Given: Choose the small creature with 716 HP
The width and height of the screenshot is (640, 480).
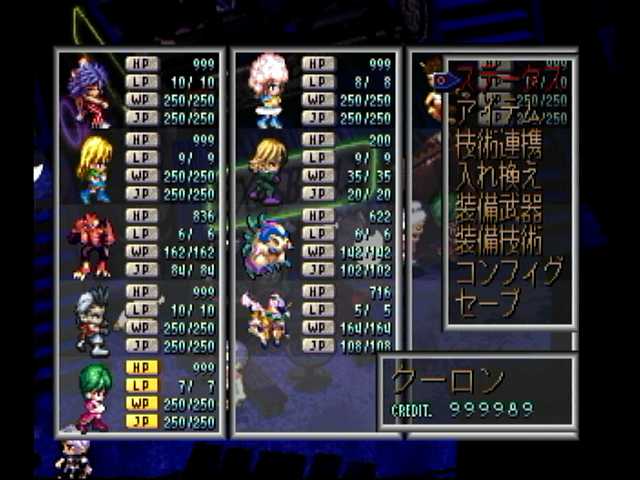Looking at the screenshot, I should 267,320.
